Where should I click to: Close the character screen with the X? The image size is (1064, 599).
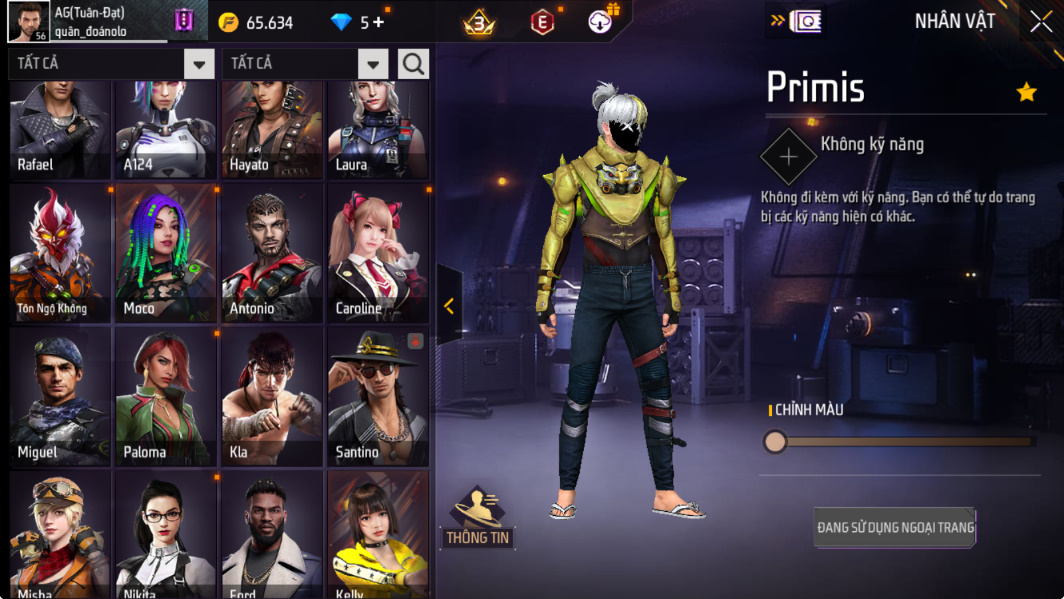pos(1041,22)
